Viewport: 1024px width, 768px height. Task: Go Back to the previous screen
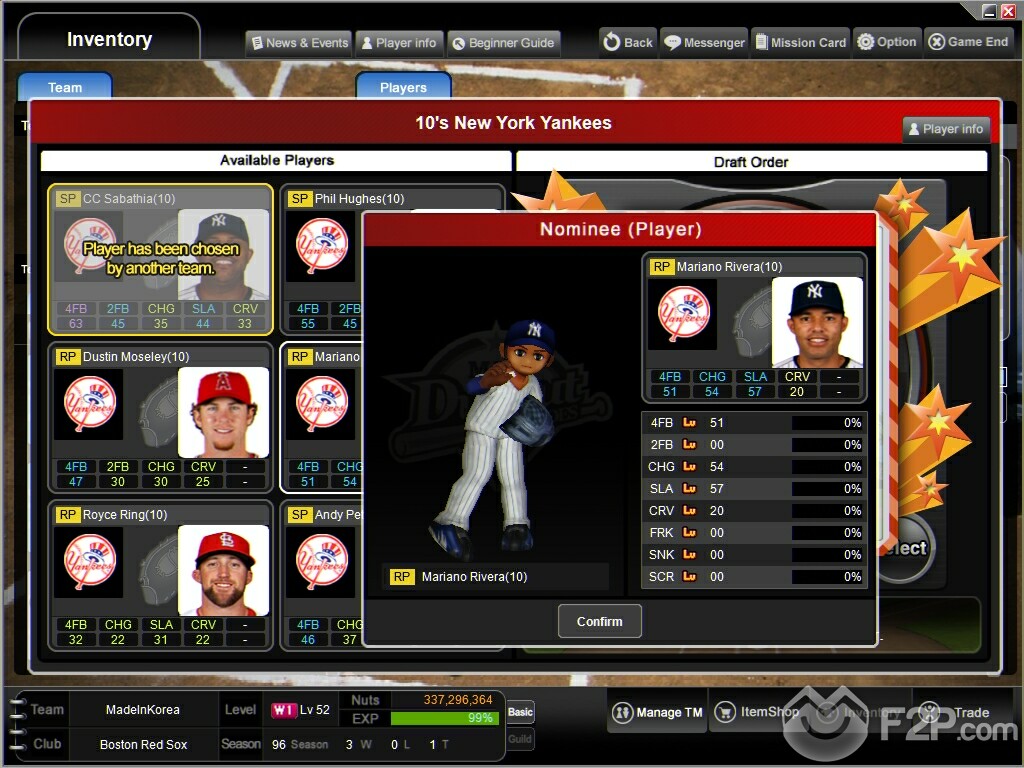[627, 42]
